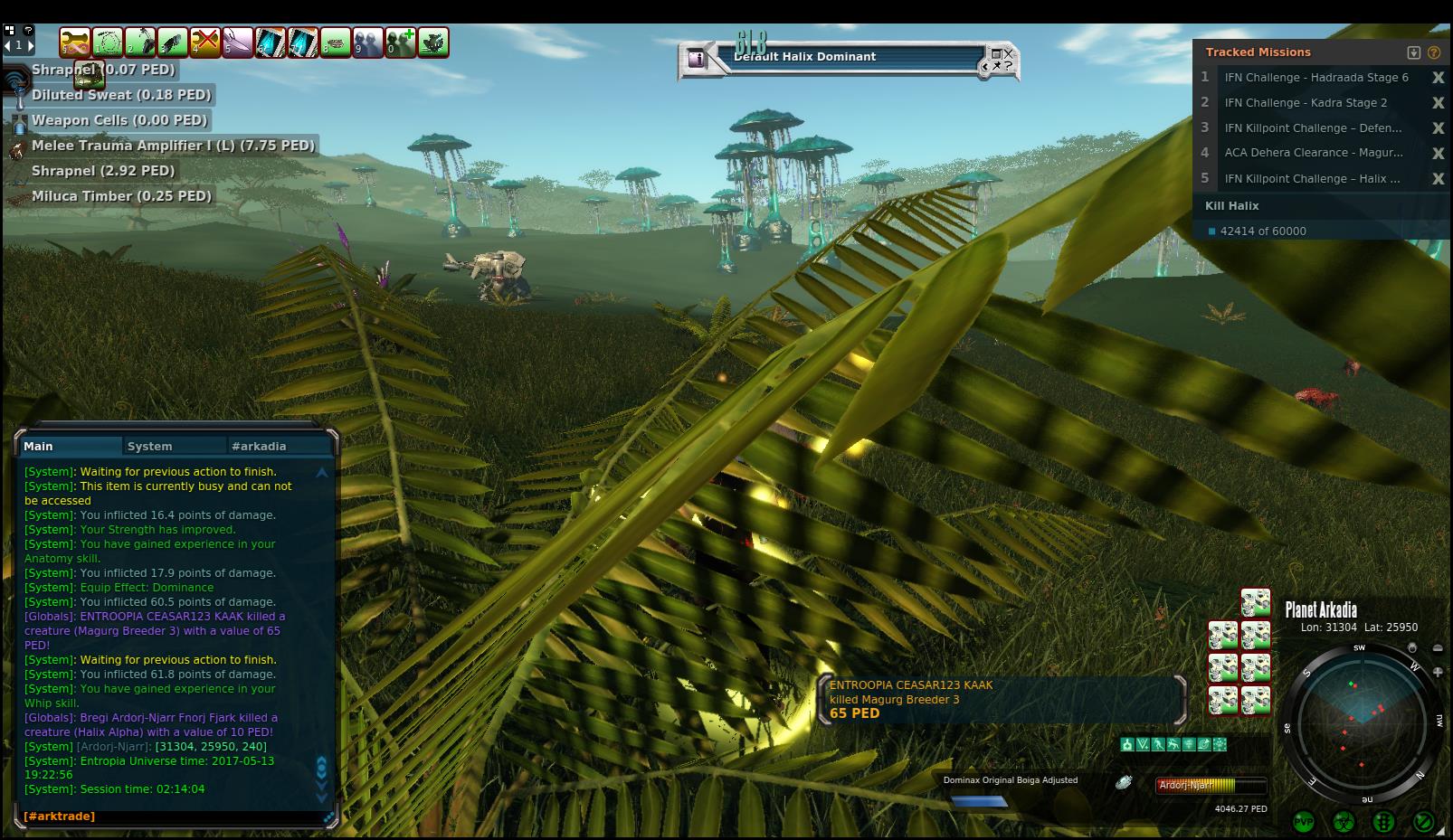Use the wrench repair hotbar slot 4
1453x840 pixels.
click(x=205, y=42)
